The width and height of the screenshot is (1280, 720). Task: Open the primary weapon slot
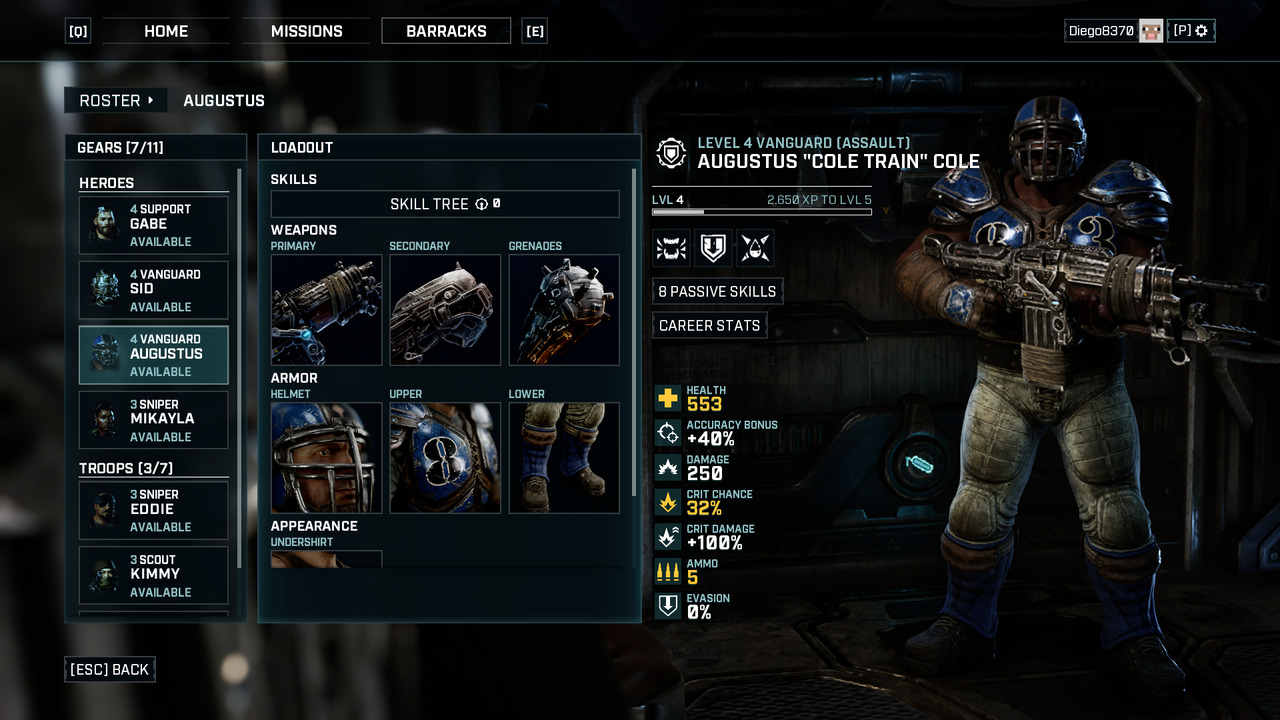click(x=326, y=310)
